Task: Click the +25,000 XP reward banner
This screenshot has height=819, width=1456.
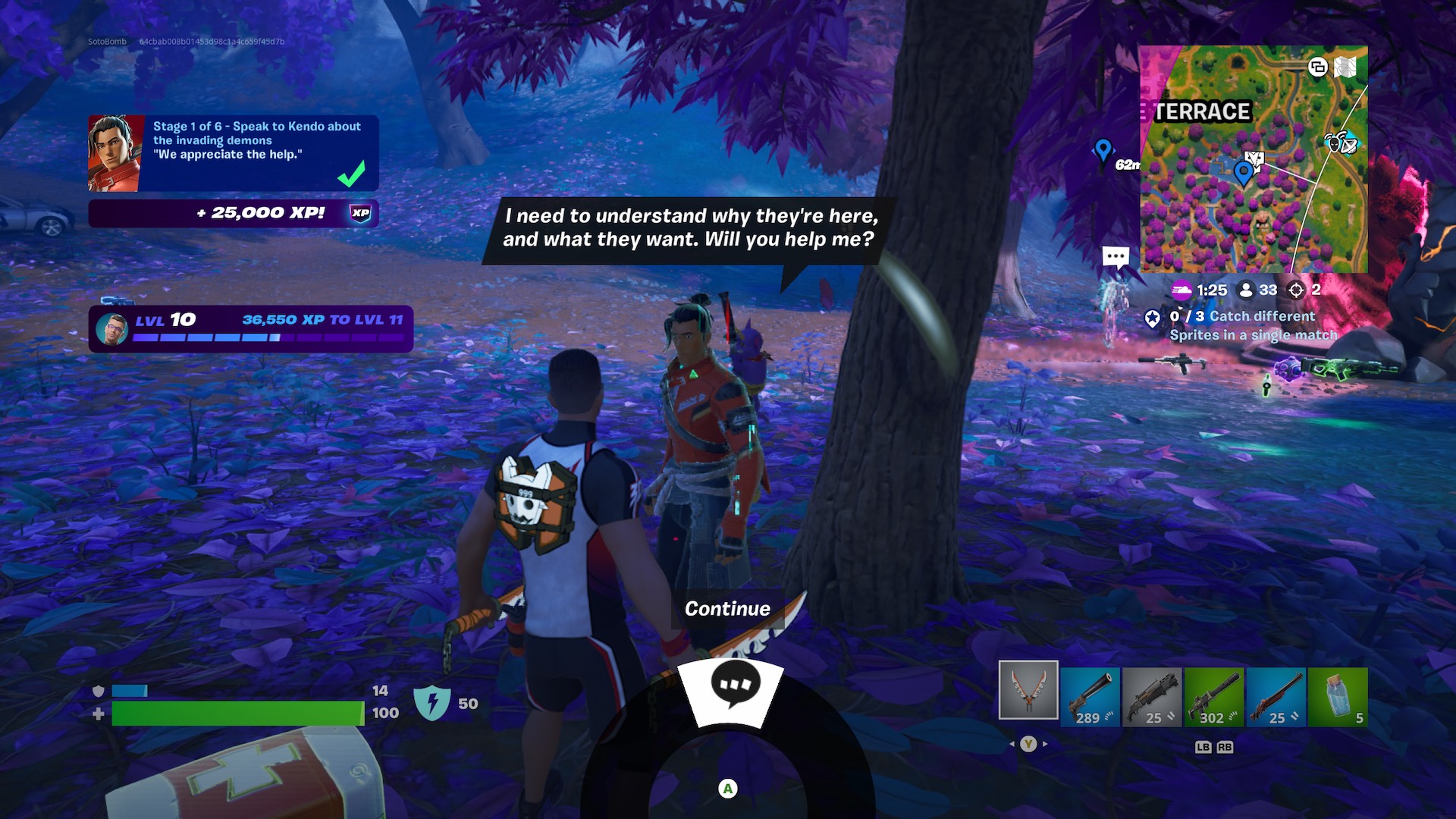Action: click(x=235, y=215)
